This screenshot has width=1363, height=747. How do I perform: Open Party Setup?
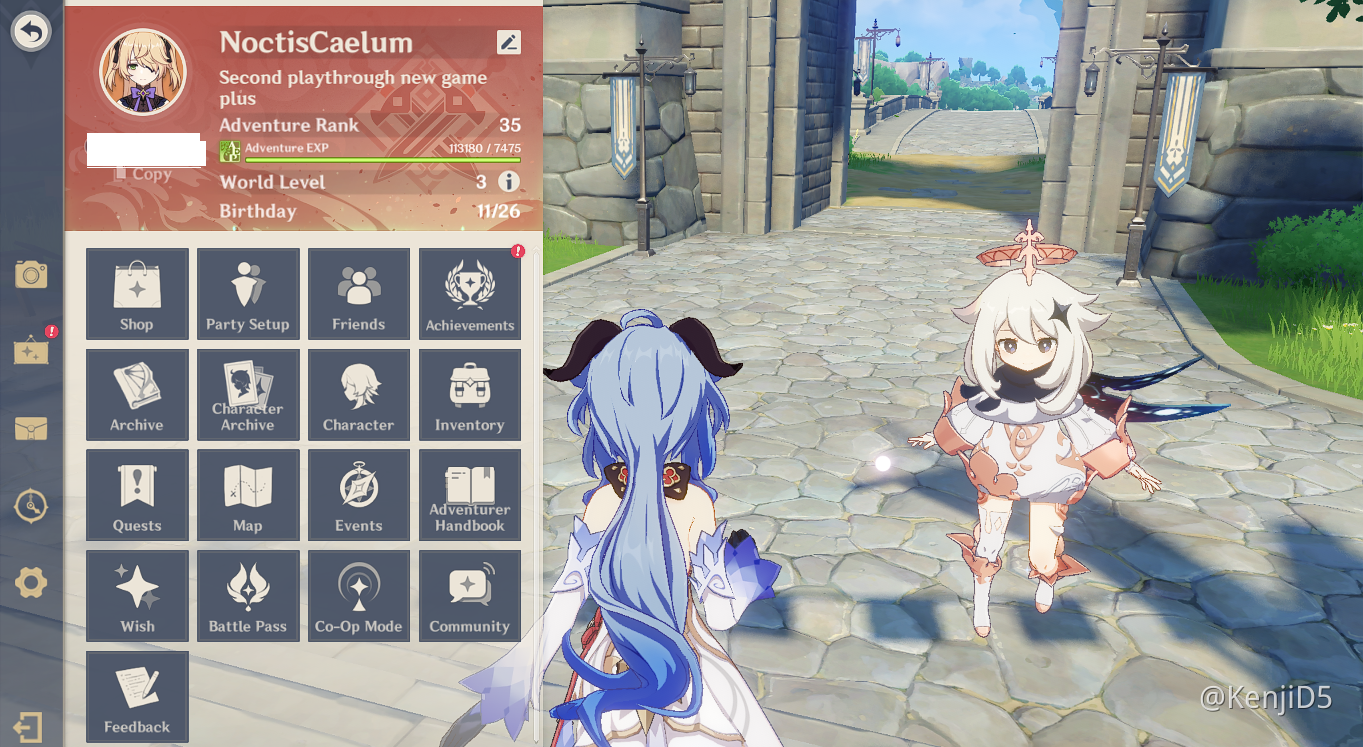click(x=248, y=293)
